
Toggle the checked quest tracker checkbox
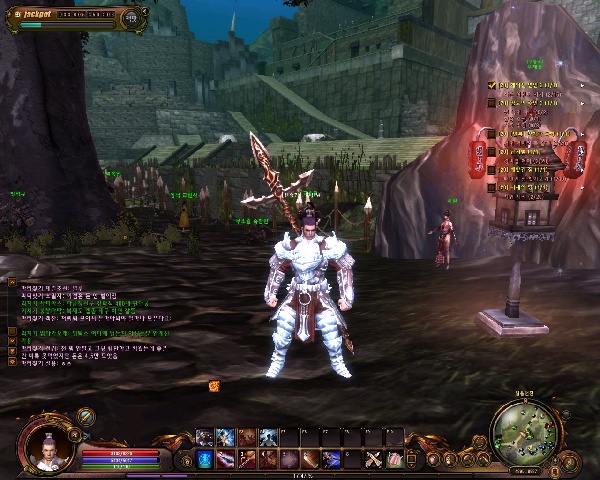click(x=492, y=86)
